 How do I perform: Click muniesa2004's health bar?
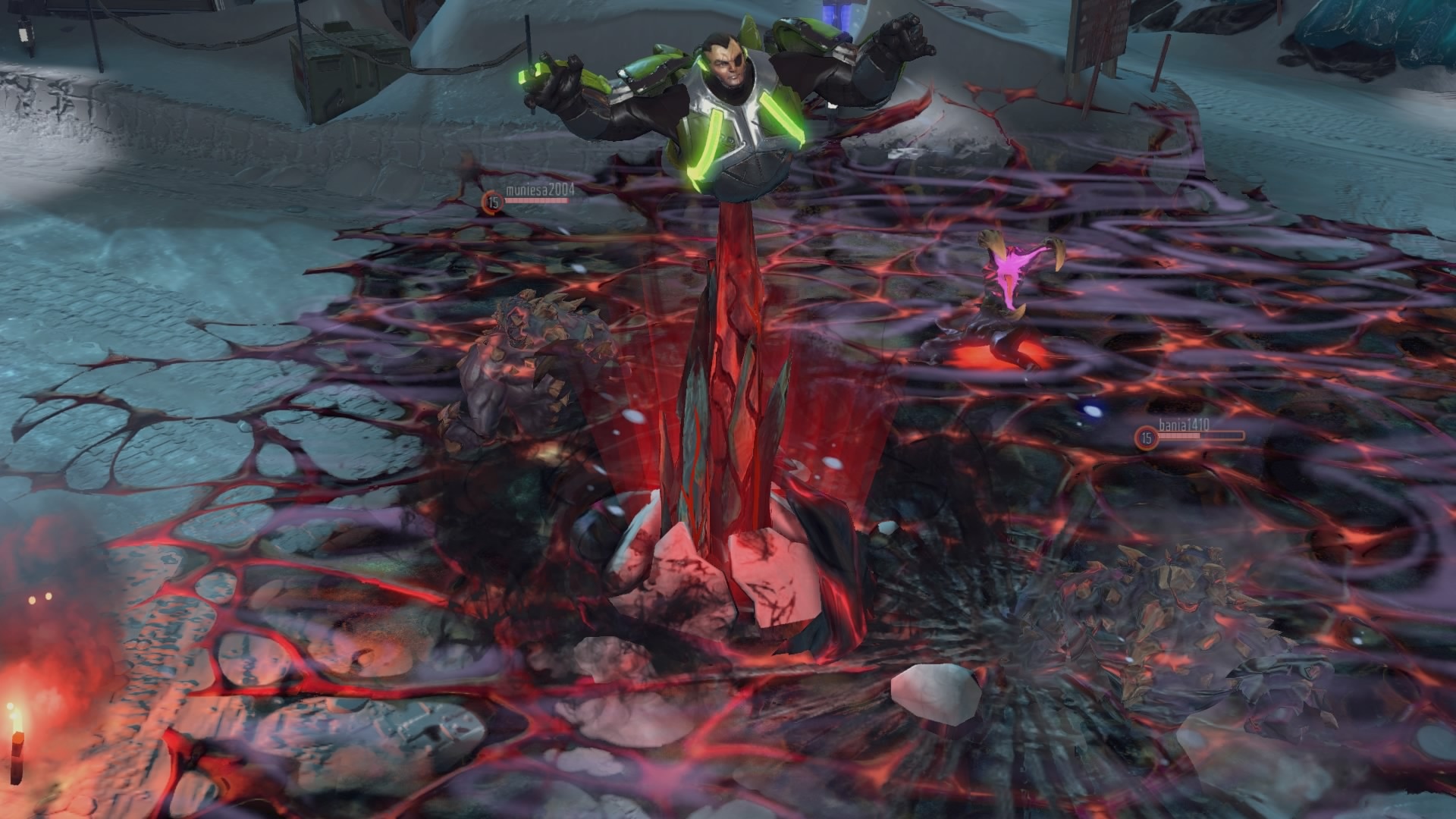point(536,200)
